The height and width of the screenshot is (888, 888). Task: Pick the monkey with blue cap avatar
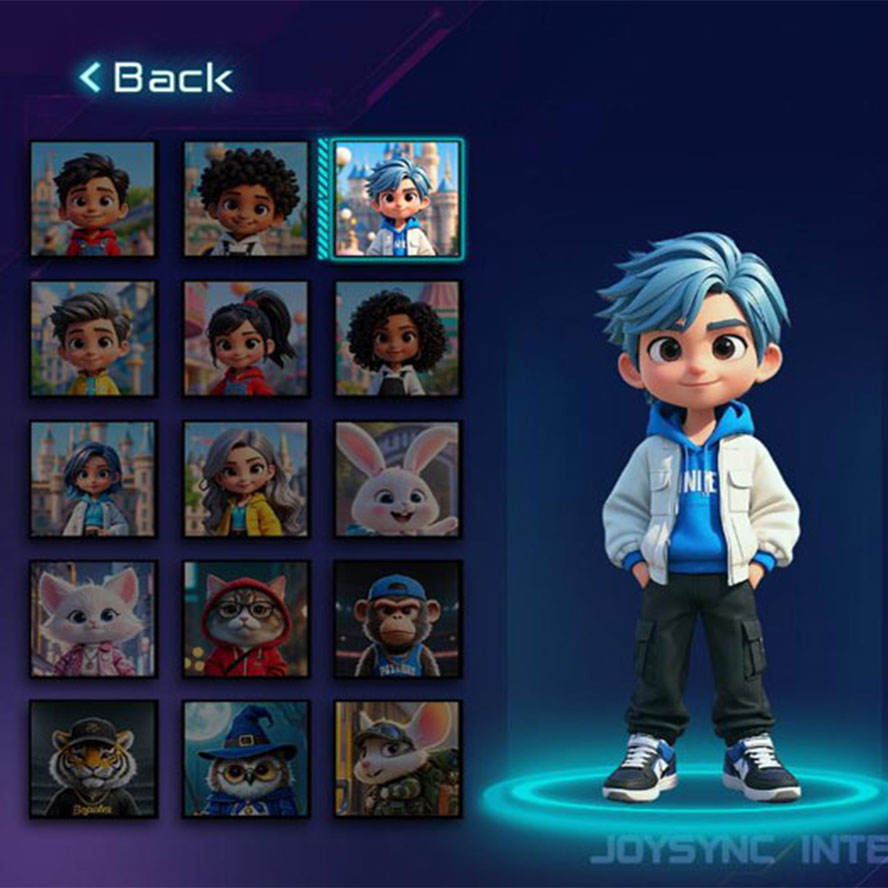tap(397, 618)
